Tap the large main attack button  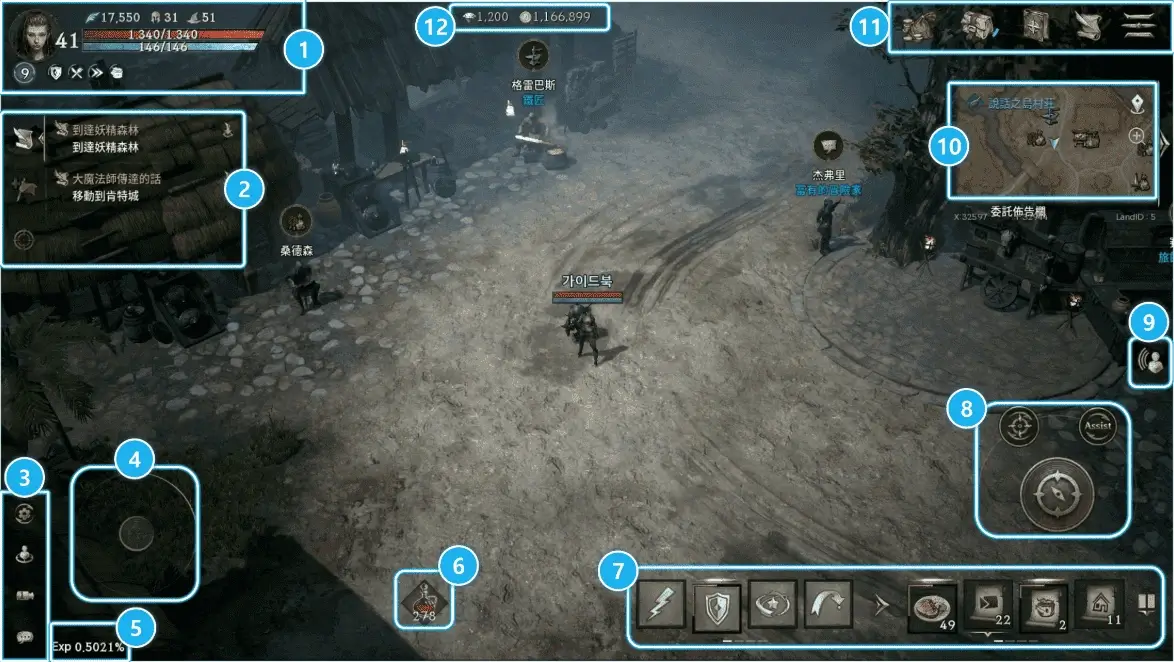tap(1057, 496)
